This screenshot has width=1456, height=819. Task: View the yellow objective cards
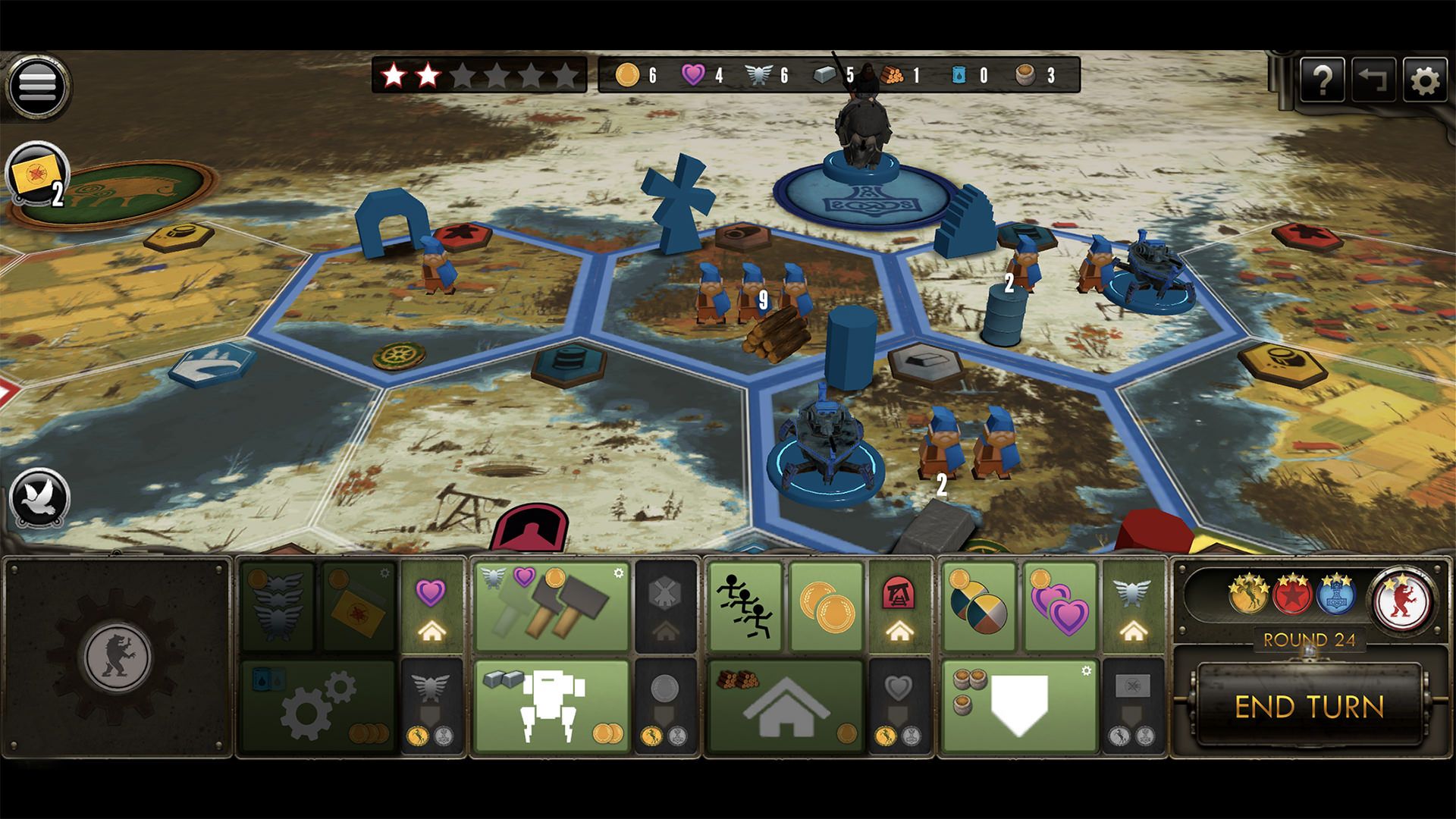(36, 176)
